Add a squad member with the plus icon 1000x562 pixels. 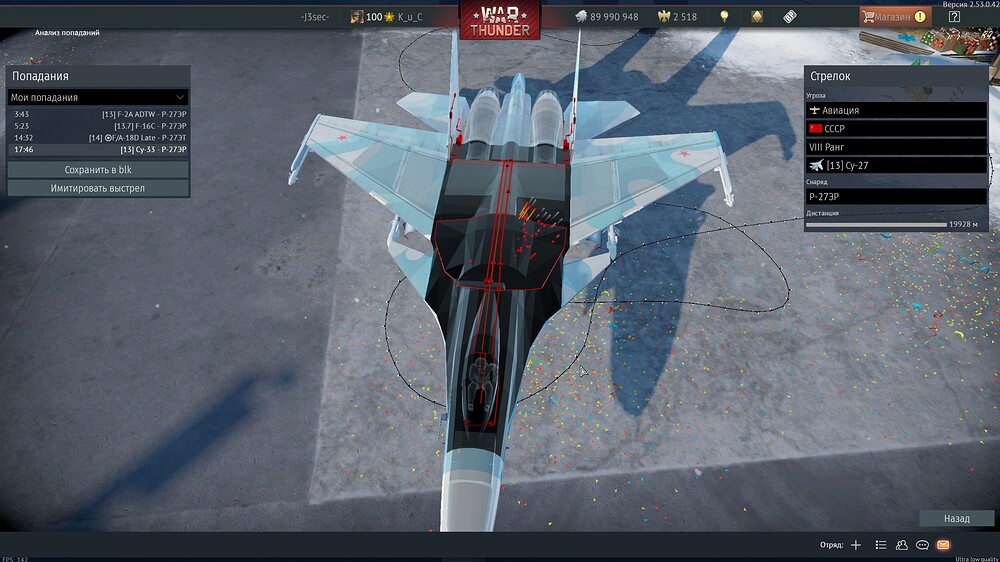pyautogui.click(x=855, y=545)
